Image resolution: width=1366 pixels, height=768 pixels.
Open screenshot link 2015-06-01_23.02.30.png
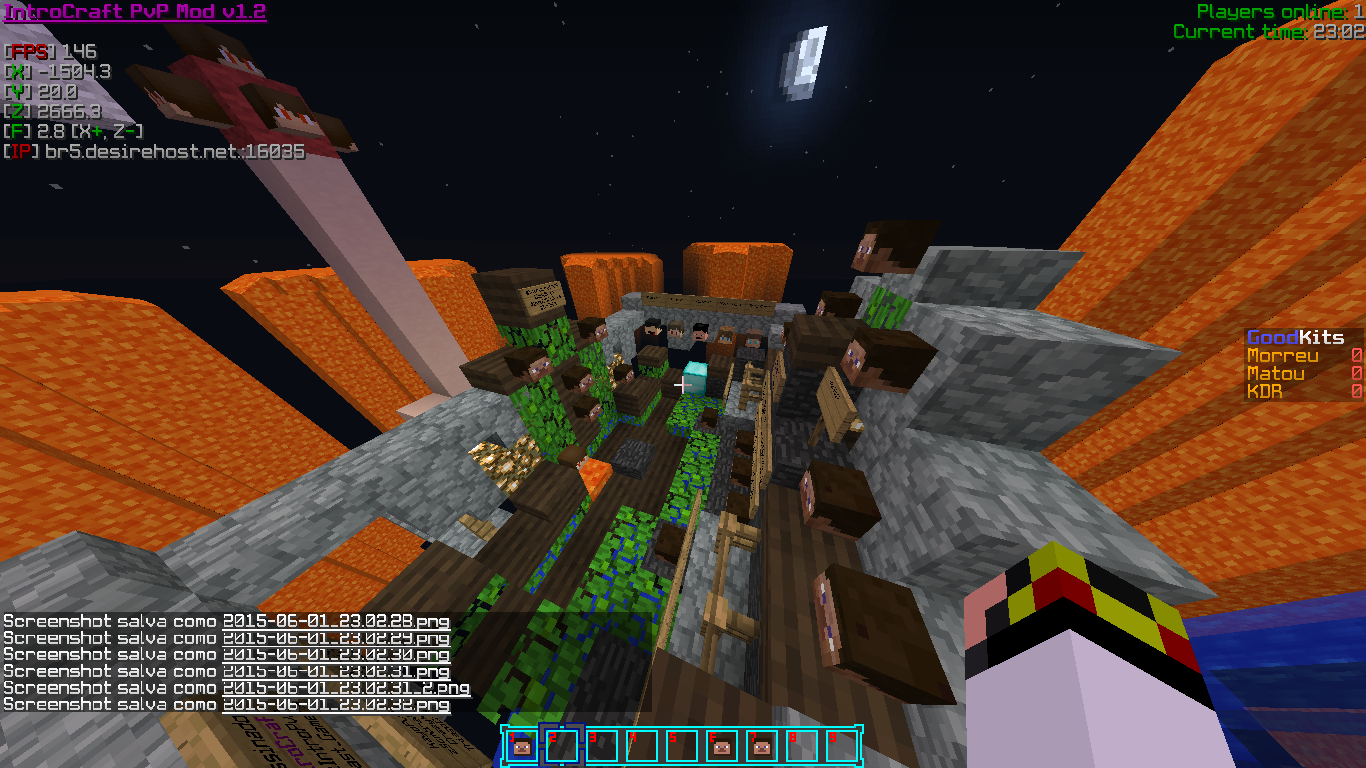coord(336,654)
